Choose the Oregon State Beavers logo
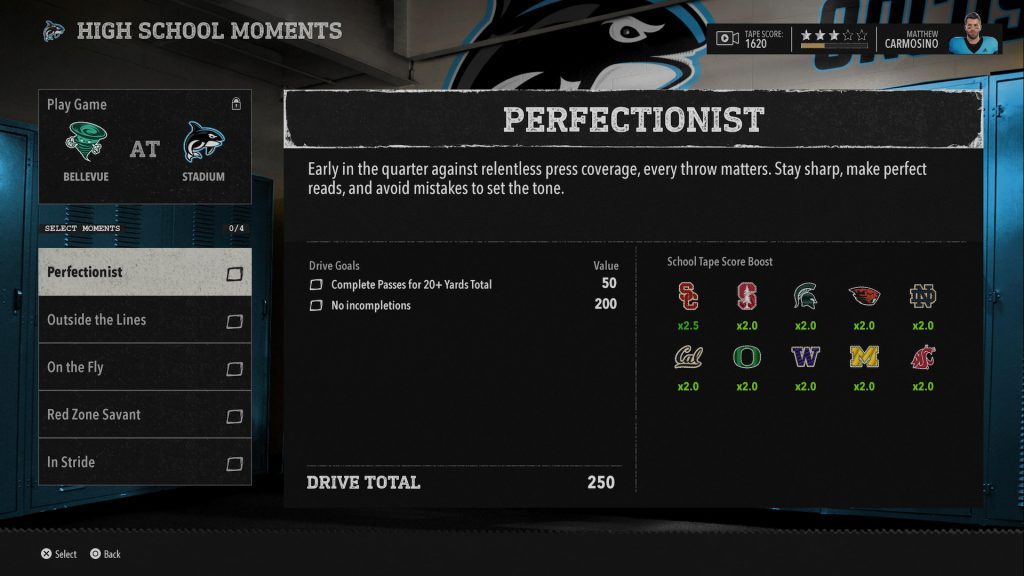 coord(864,296)
